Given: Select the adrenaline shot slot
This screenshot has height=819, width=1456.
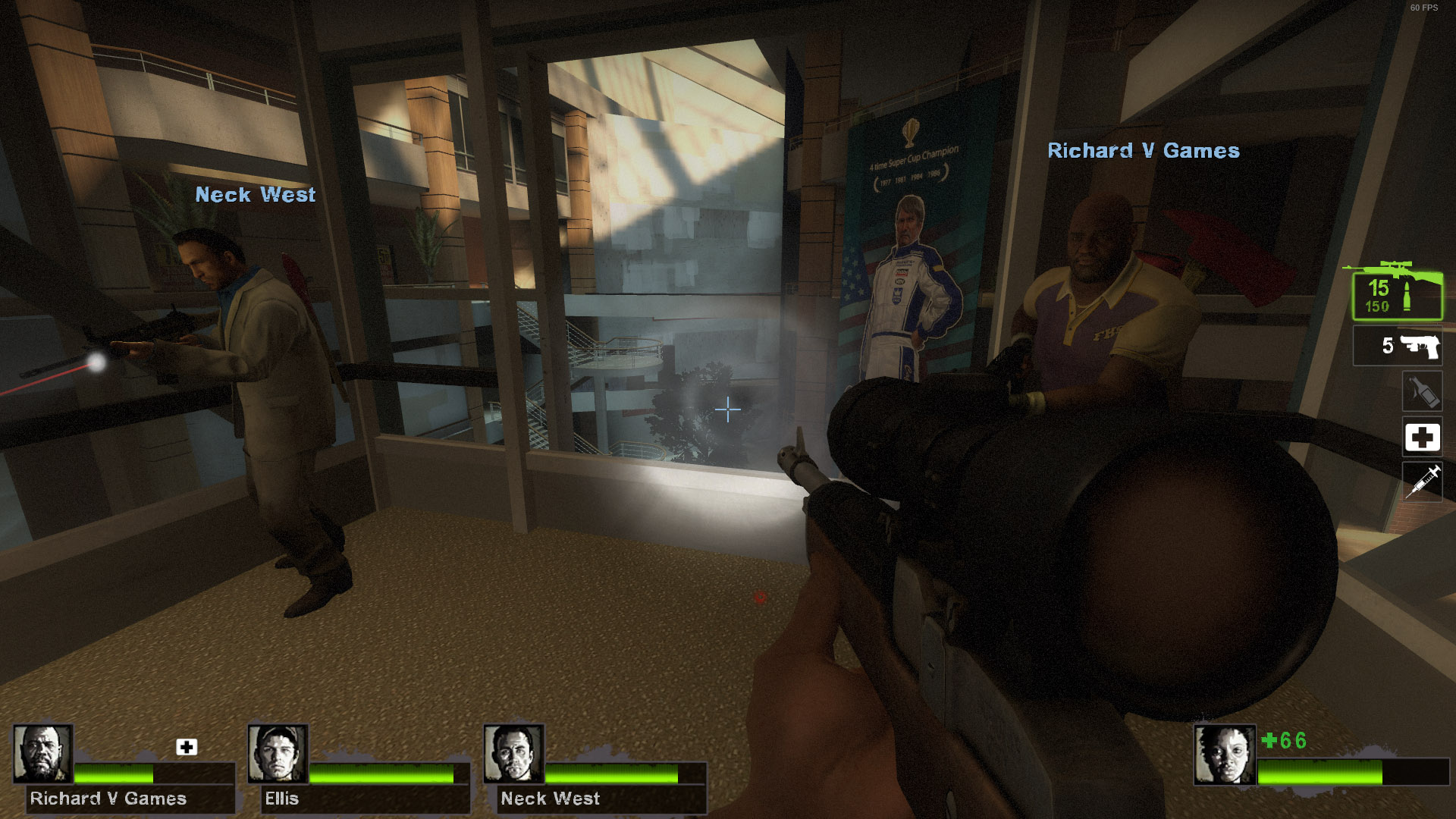Looking at the screenshot, I should pos(1422,482).
